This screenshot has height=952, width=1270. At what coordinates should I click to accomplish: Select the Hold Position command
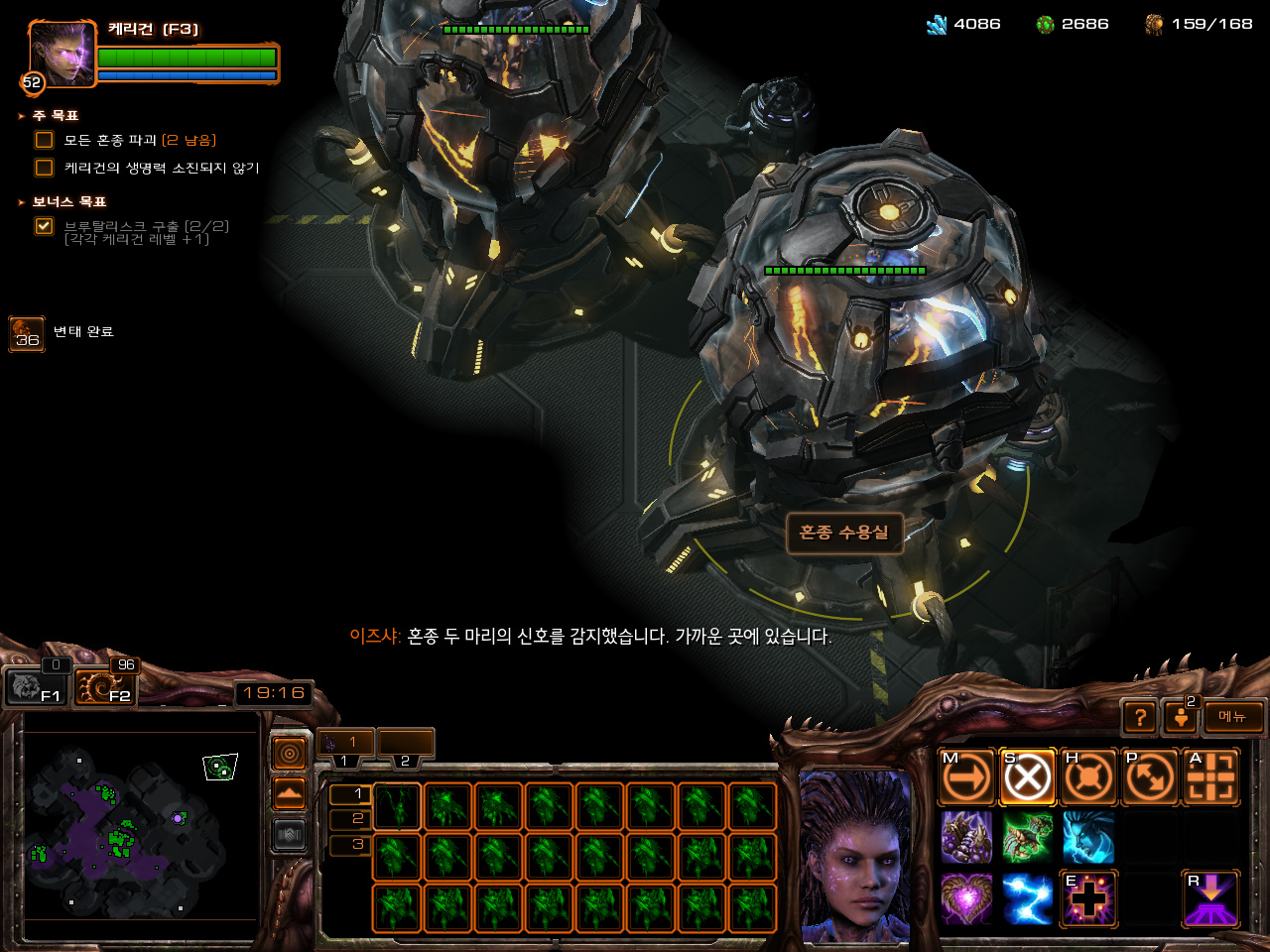point(1088,776)
